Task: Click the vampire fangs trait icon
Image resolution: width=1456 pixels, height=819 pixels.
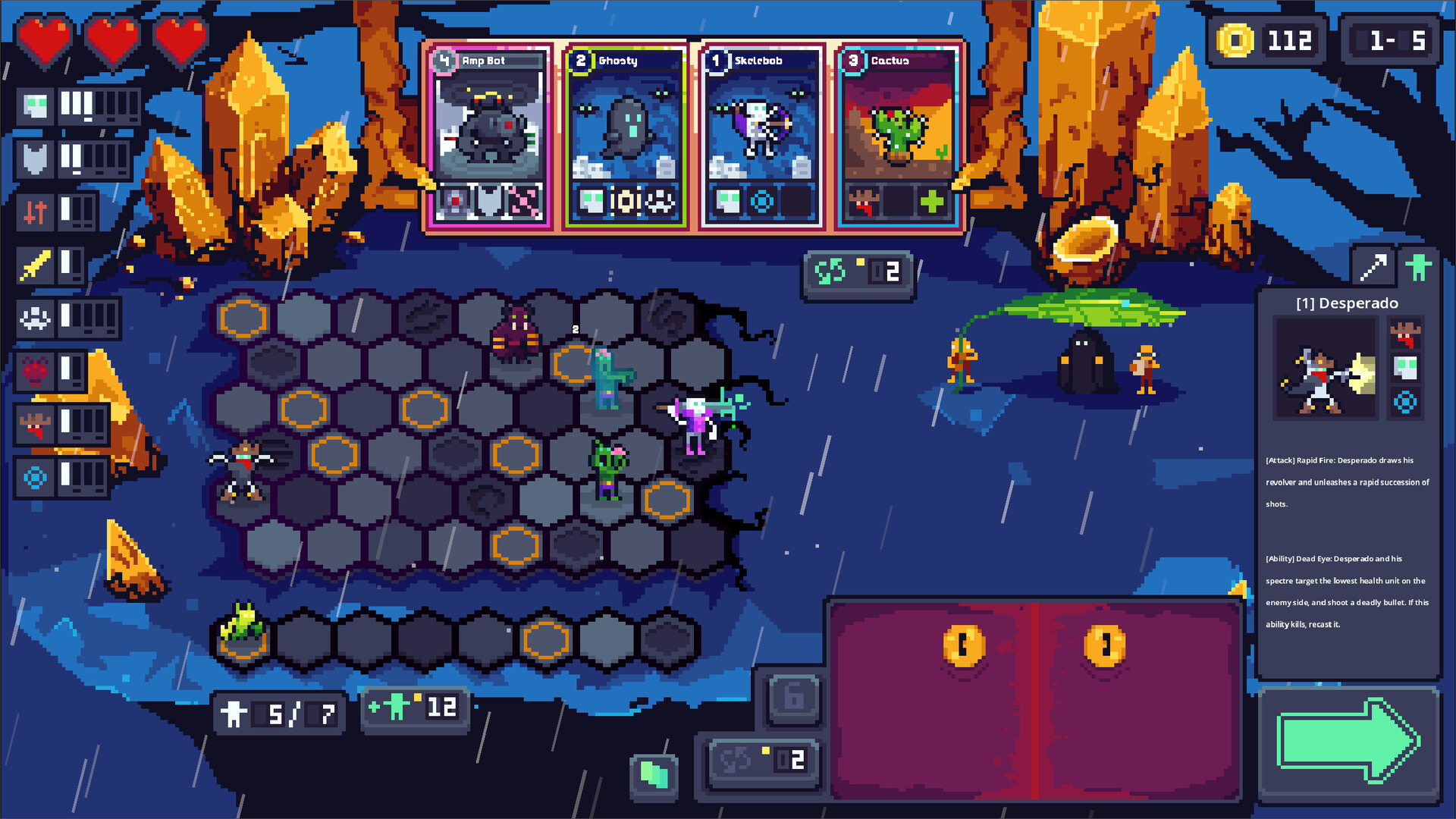Action: pyautogui.click(x=35, y=423)
